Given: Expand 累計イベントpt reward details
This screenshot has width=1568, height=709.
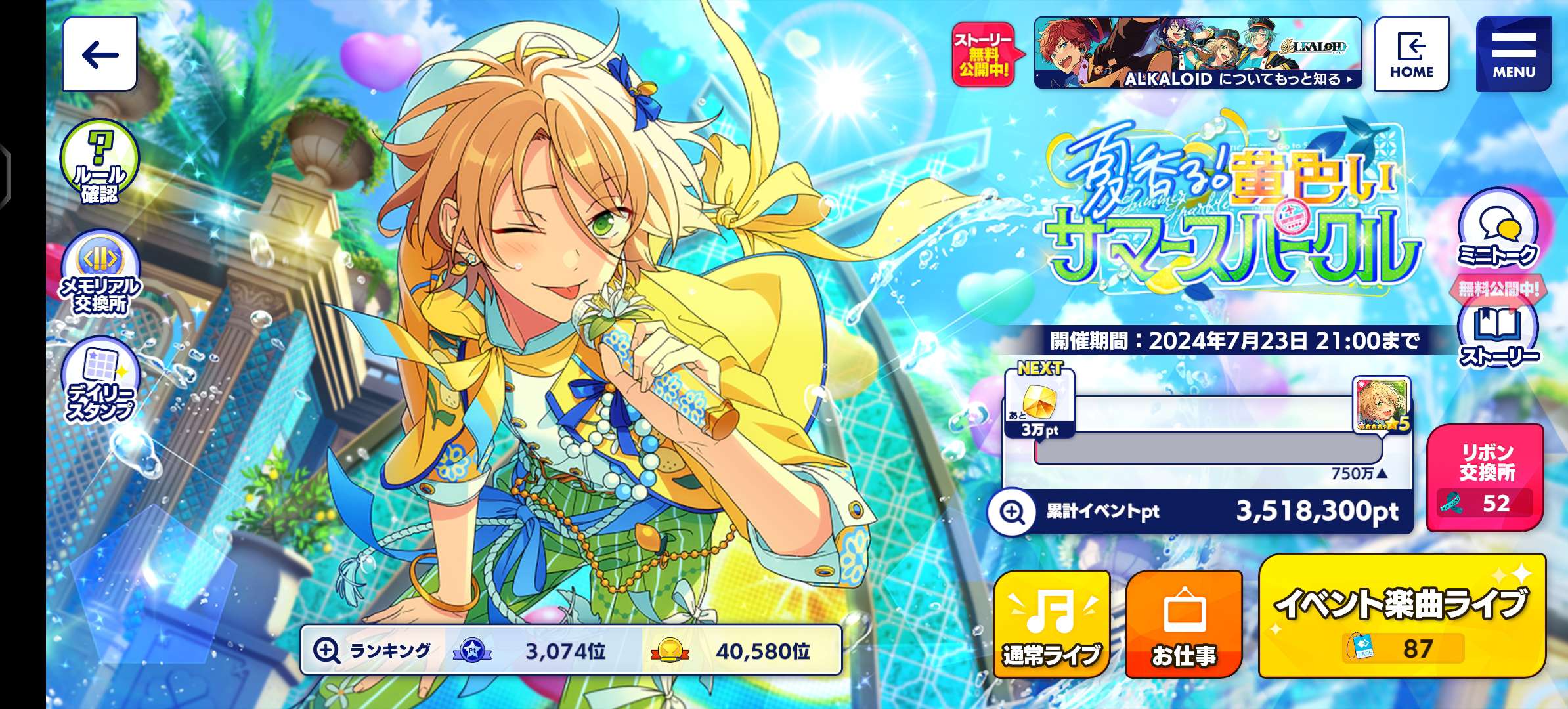Looking at the screenshot, I should pos(1012,511).
